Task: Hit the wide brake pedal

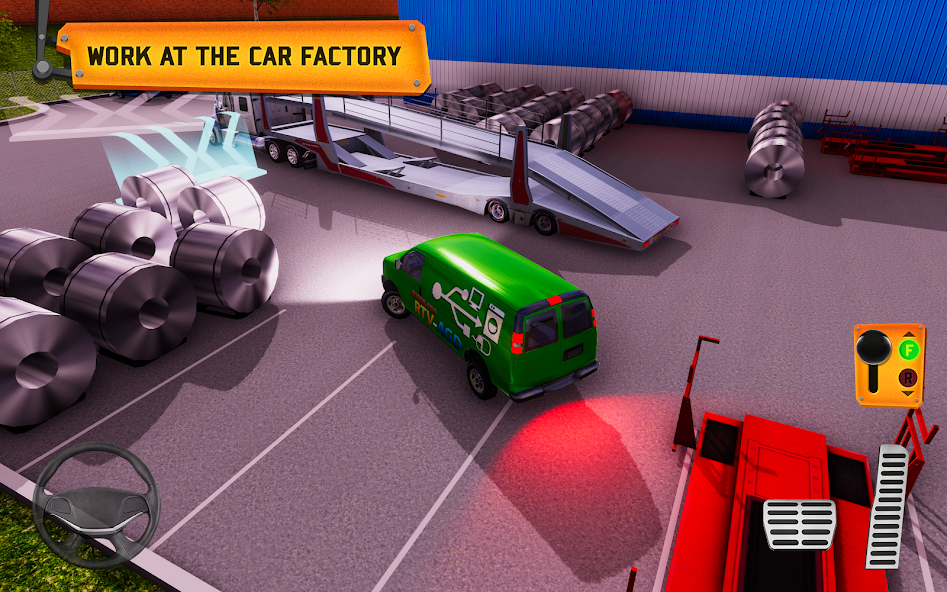Action: tap(799, 524)
